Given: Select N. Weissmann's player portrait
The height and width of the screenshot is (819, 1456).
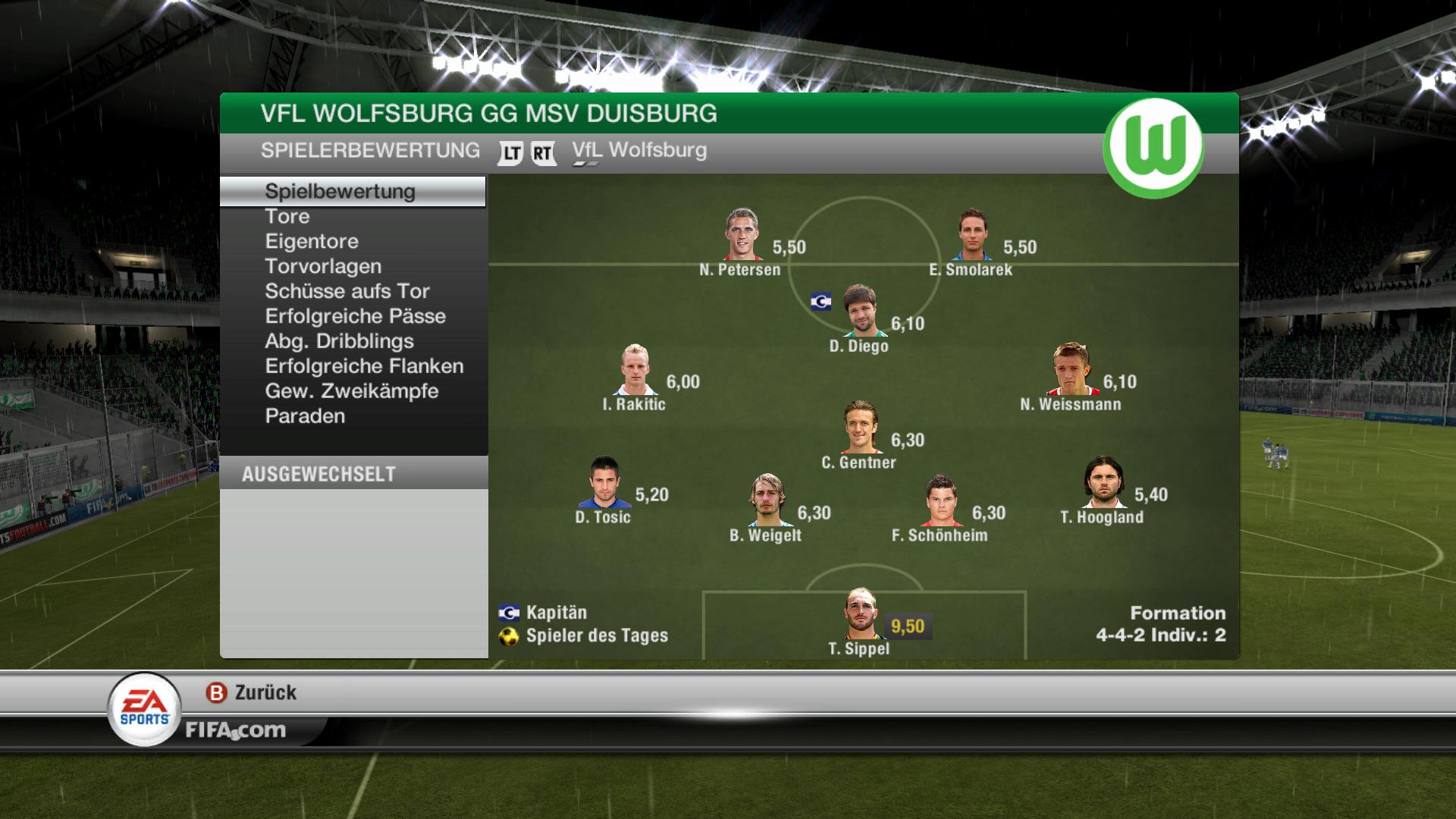Looking at the screenshot, I should (x=1071, y=369).
